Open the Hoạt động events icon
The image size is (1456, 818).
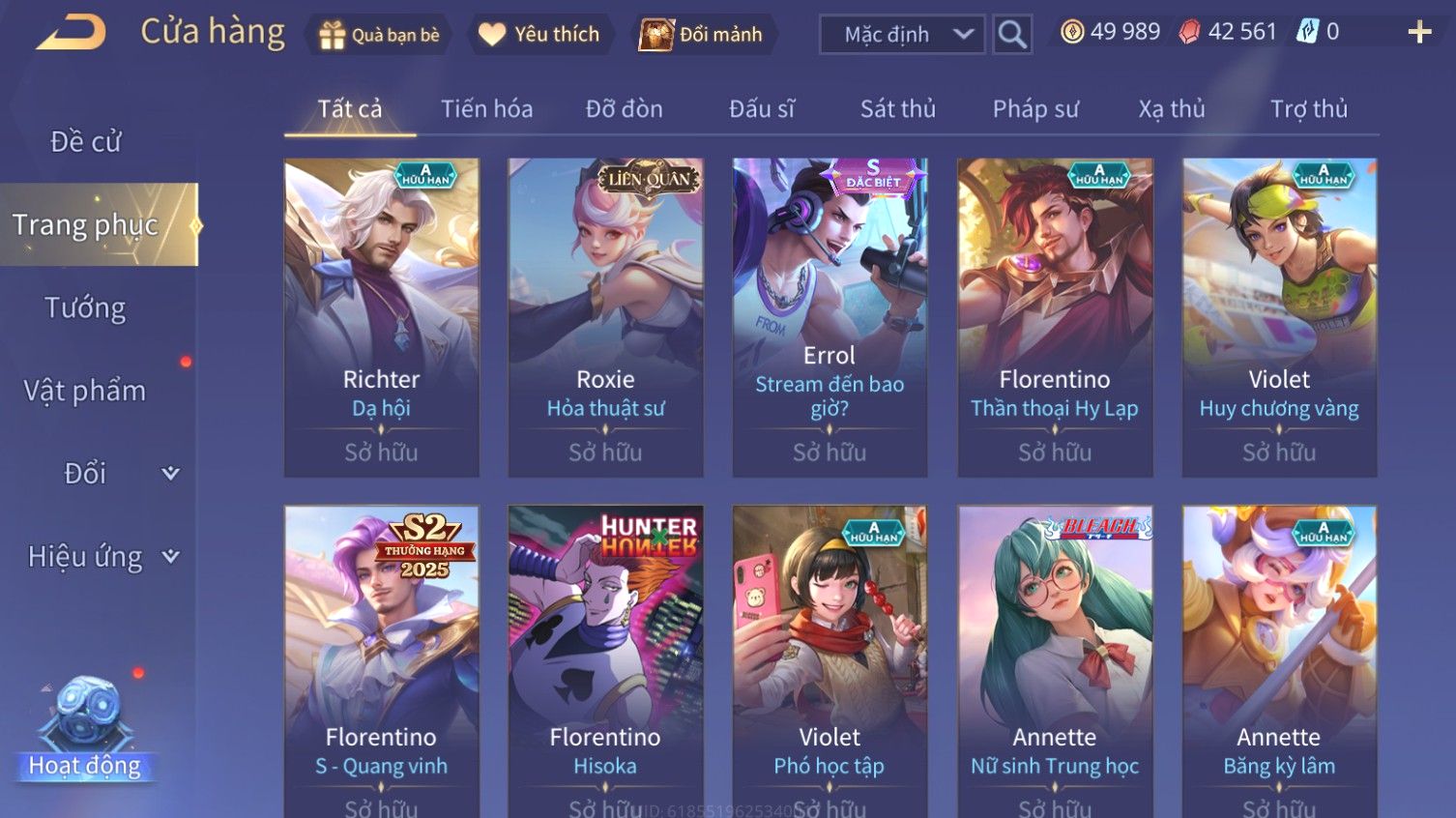coord(85,730)
